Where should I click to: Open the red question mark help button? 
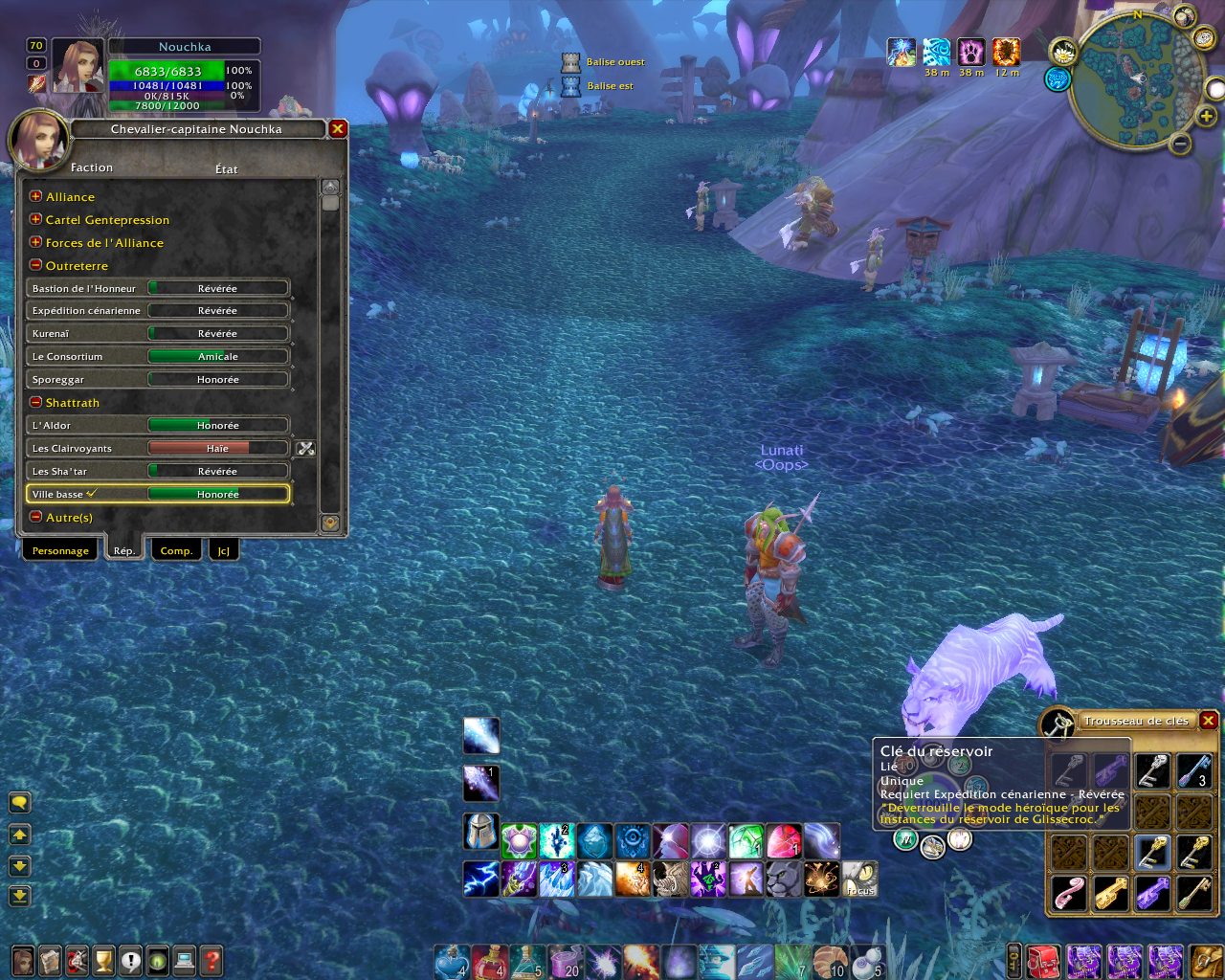pos(212,960)
